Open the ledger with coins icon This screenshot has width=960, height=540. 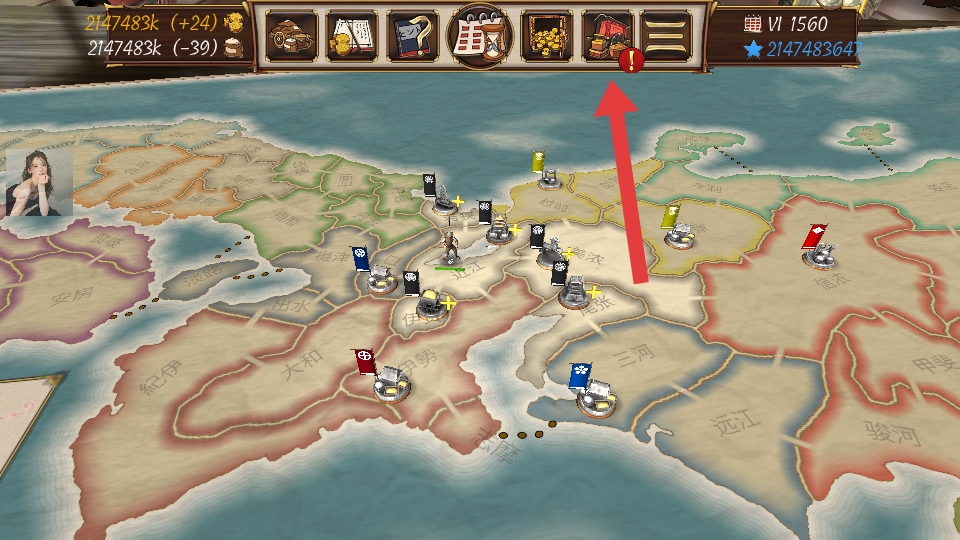click(x=352, y=36)
